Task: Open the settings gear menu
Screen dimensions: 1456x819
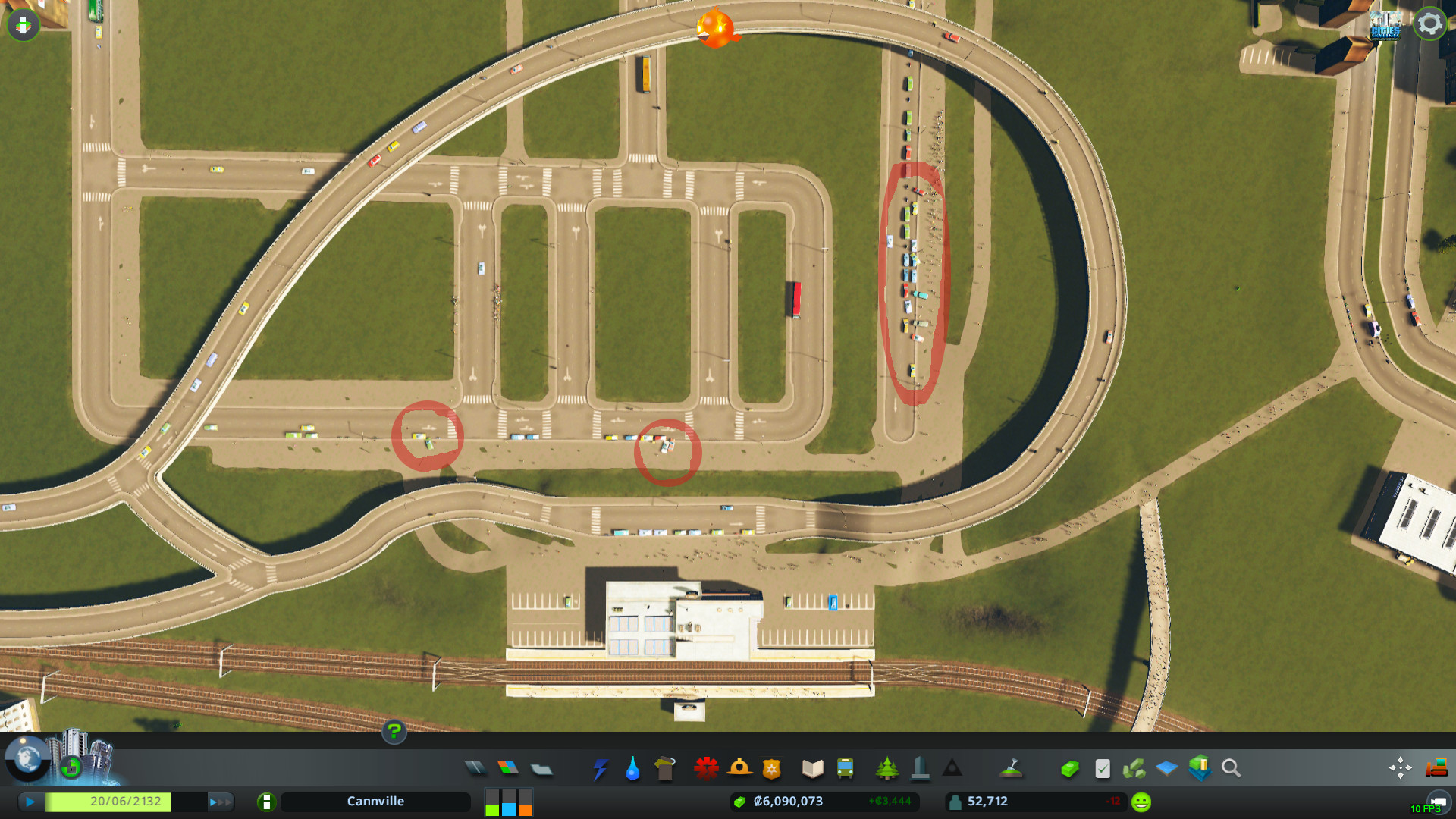Action: (x=1430, y=23)
